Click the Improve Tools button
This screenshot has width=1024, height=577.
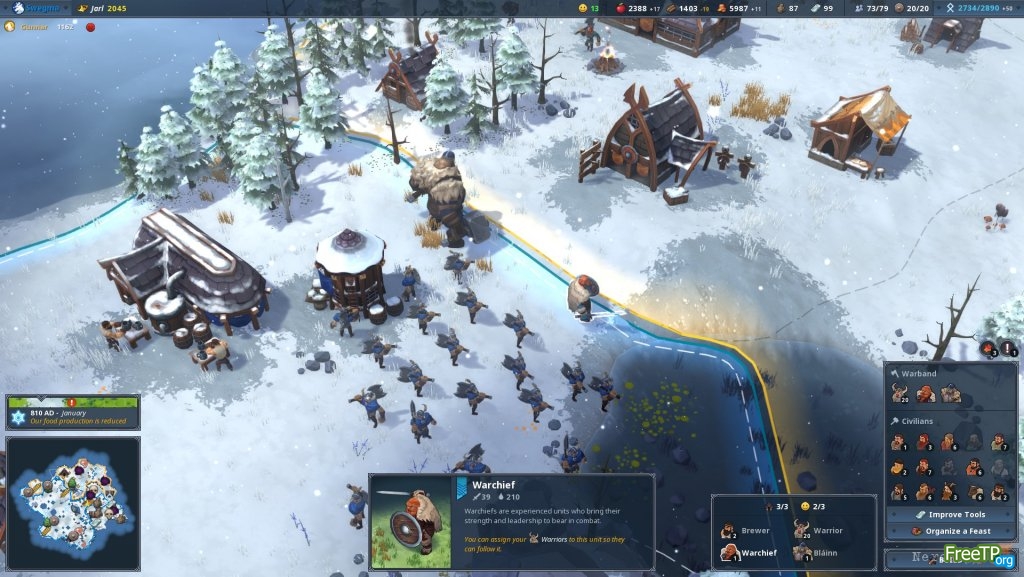(950, 515)
